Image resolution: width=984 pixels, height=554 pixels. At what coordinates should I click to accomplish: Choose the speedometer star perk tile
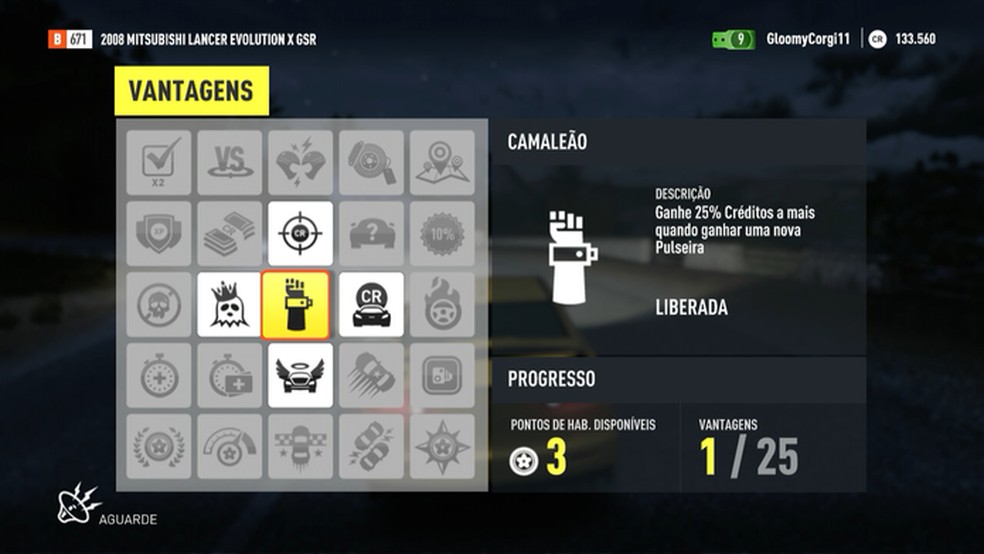coord(230,446)
